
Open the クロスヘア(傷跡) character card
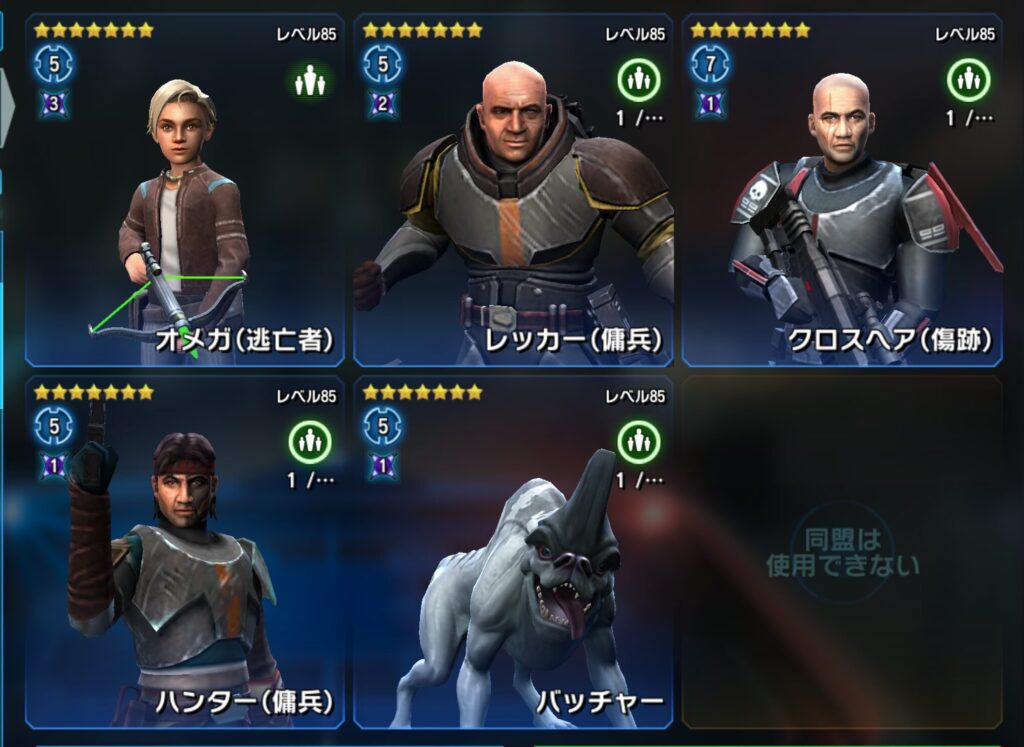click(841, 190)
